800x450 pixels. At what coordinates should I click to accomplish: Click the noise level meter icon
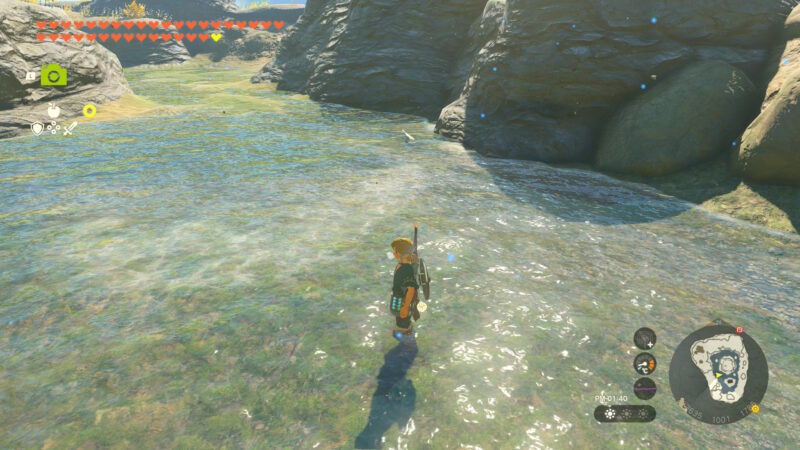pos(645,387)
